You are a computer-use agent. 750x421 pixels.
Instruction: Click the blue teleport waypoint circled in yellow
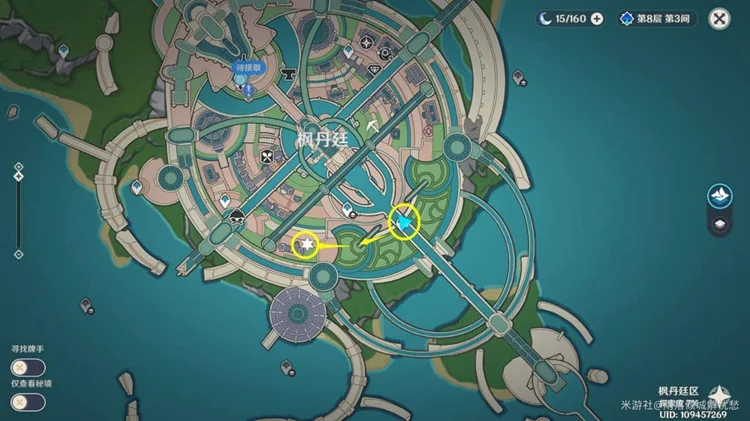402,222
